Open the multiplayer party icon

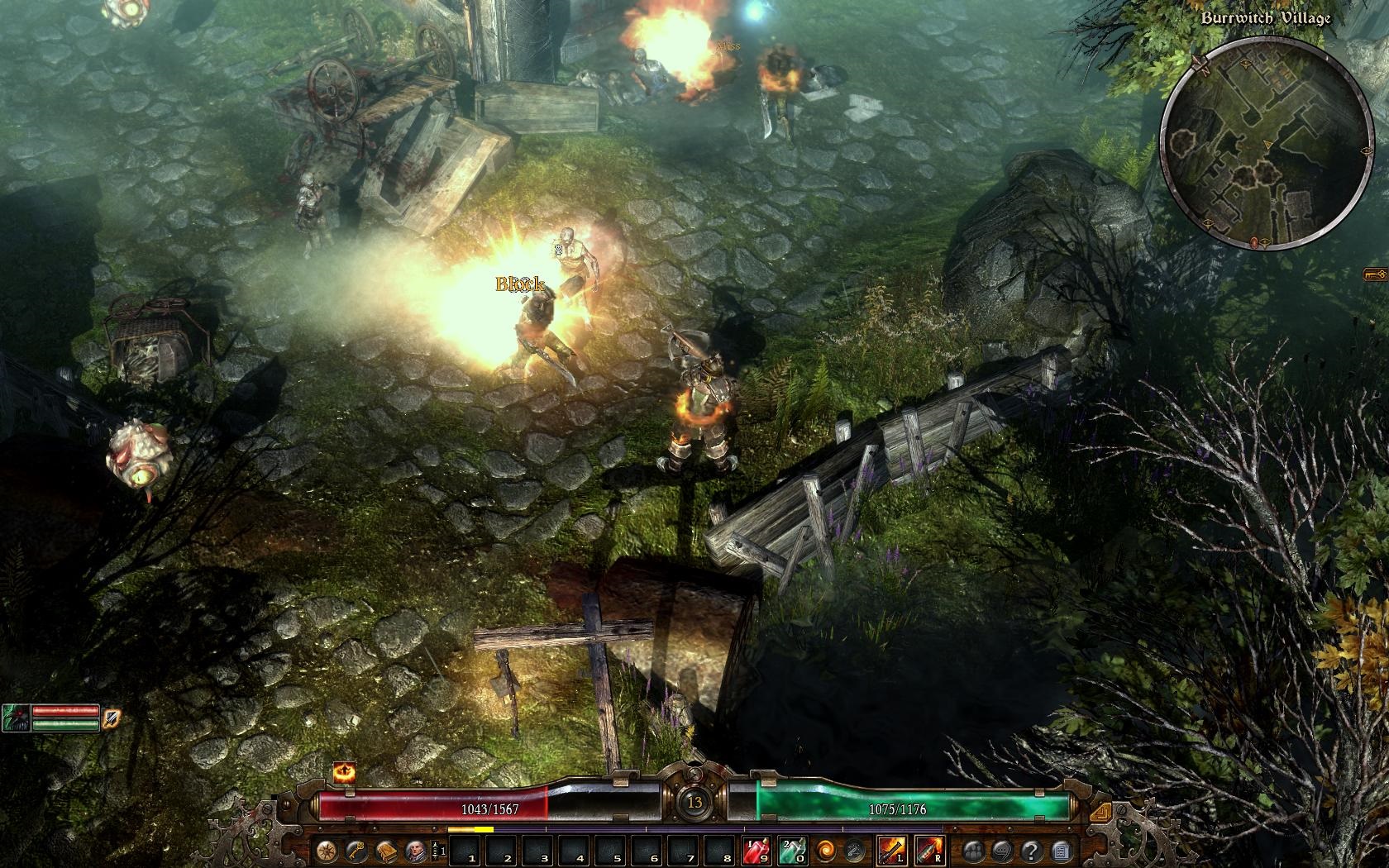[x=973, y=851]
